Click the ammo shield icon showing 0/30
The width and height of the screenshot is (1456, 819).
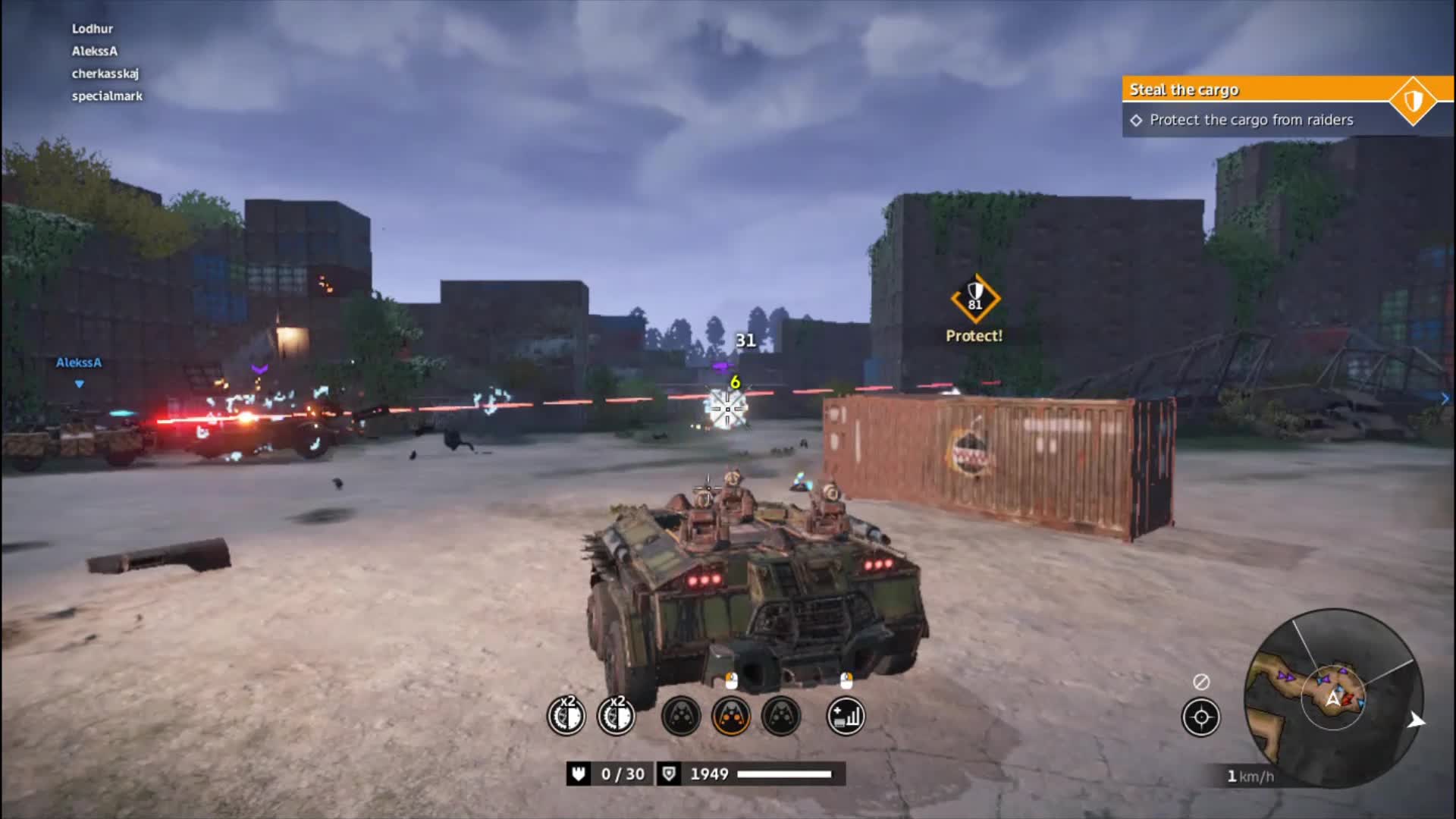[578, 774]
